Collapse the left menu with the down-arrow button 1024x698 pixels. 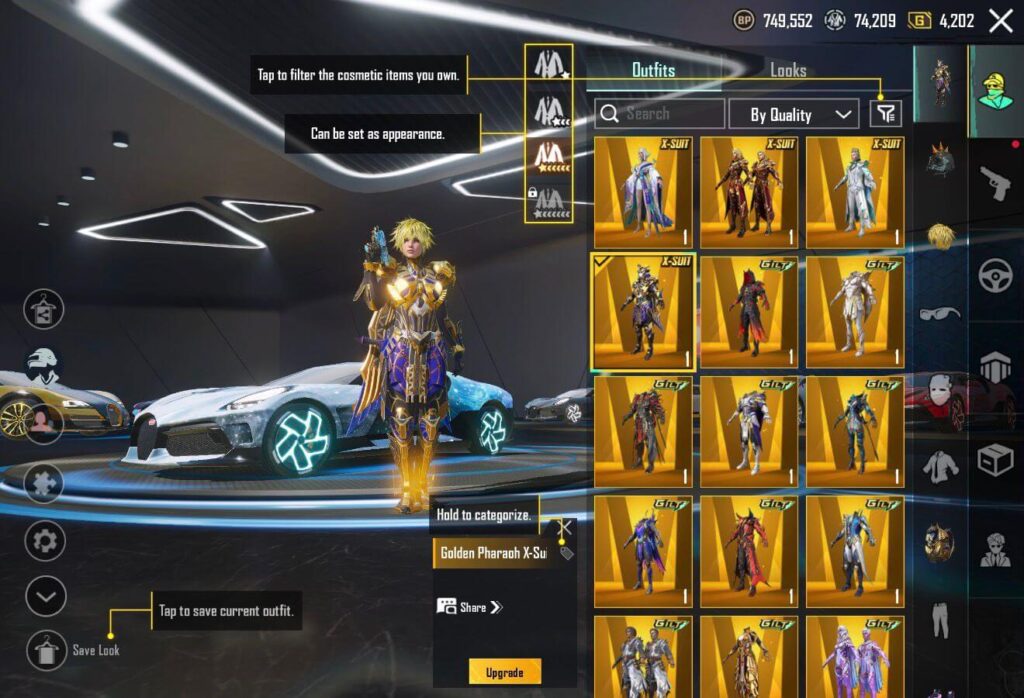45,597
